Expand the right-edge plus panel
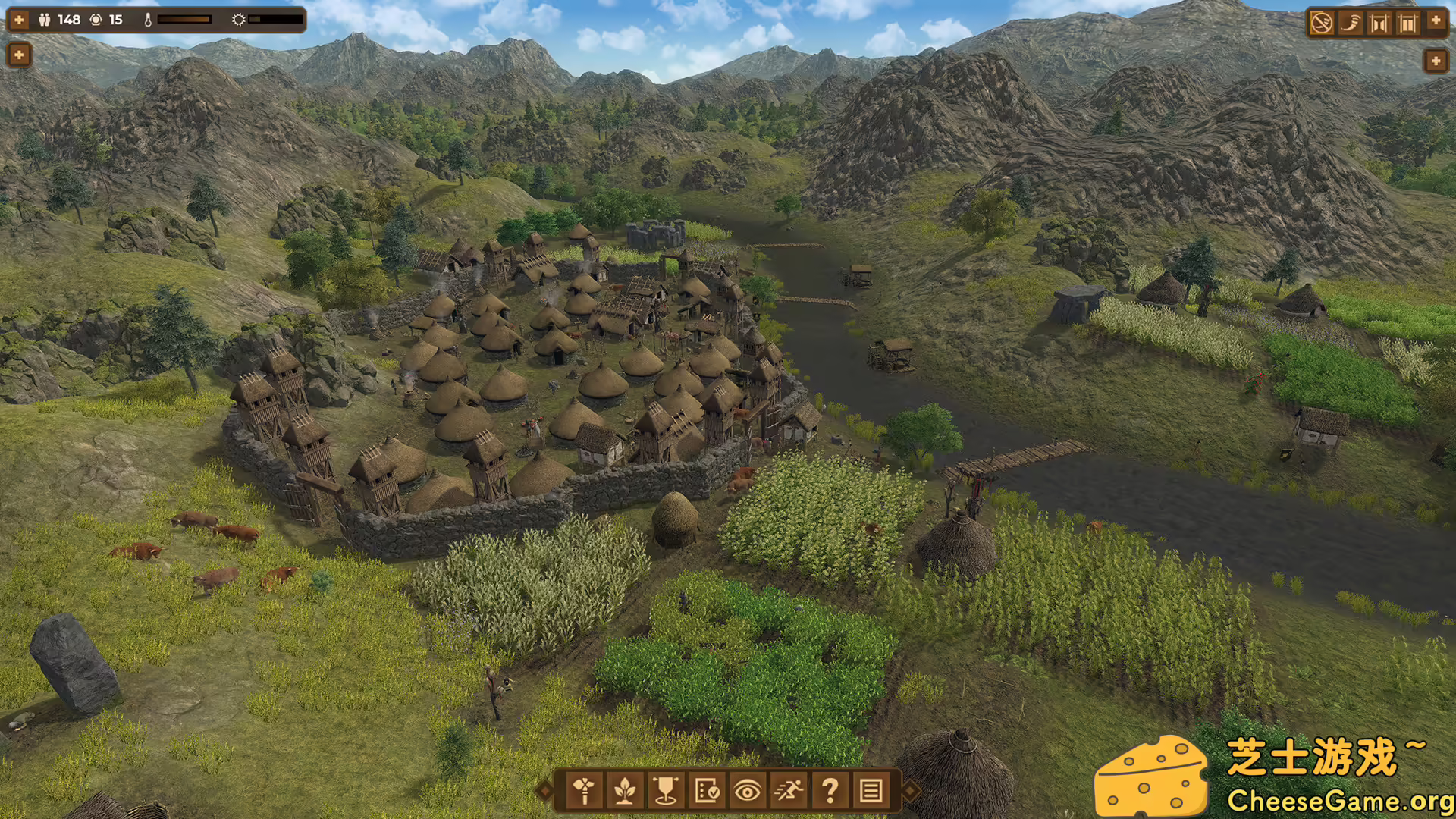 1435,59
